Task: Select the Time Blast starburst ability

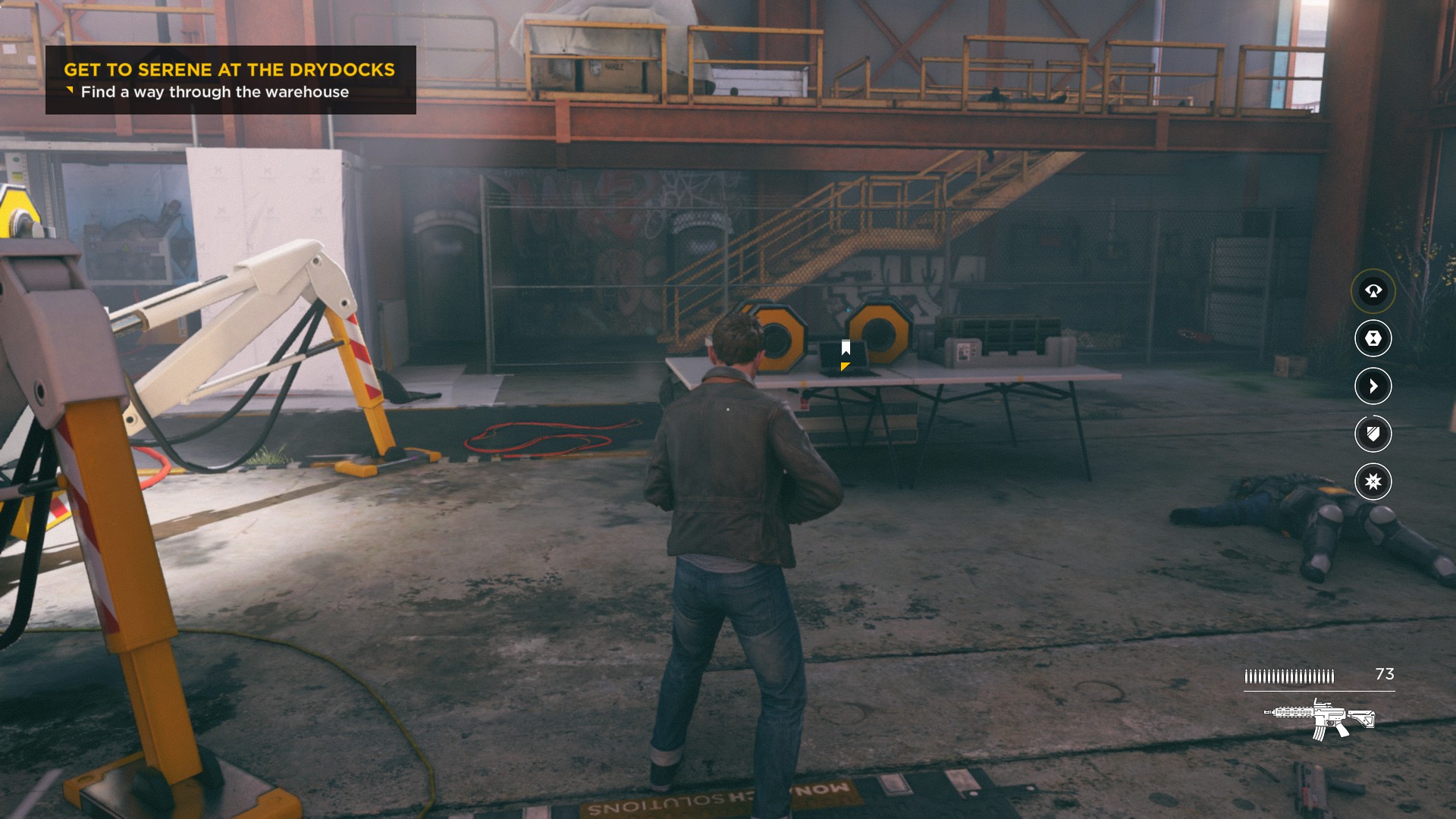Action: click(x=1373, y=482)
